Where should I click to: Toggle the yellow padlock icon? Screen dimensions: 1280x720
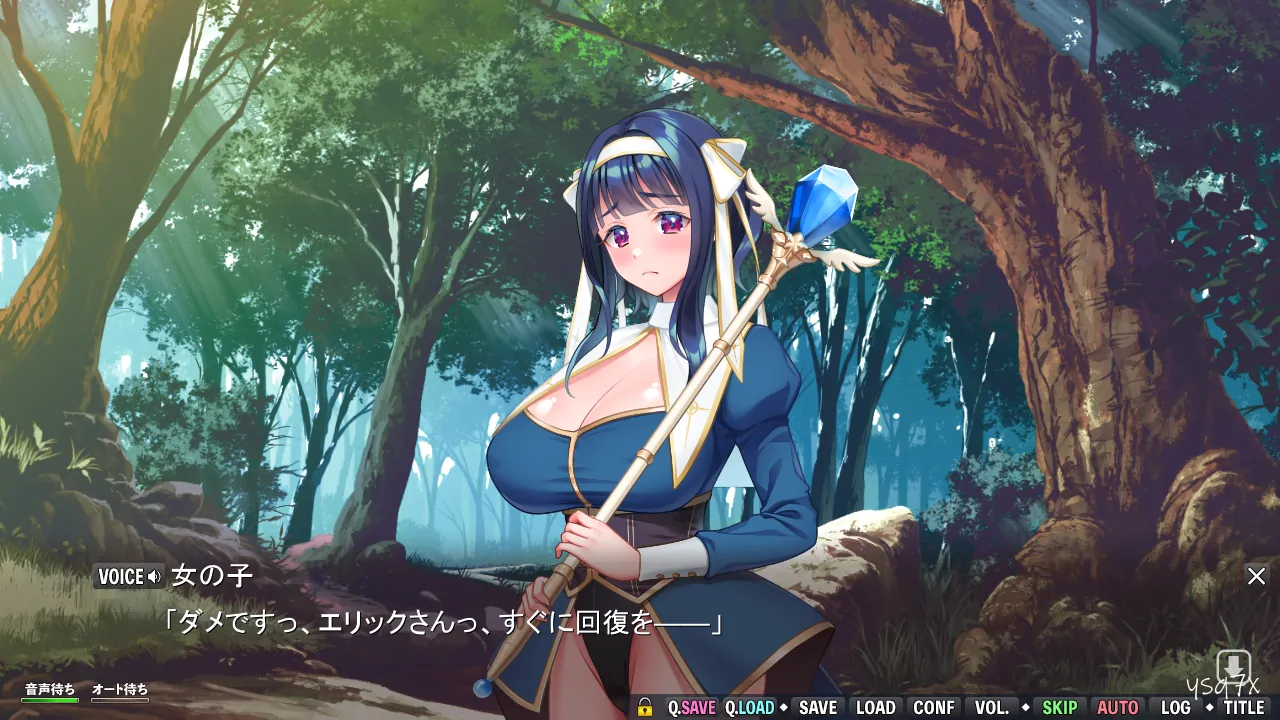click(x=645, y=707)
